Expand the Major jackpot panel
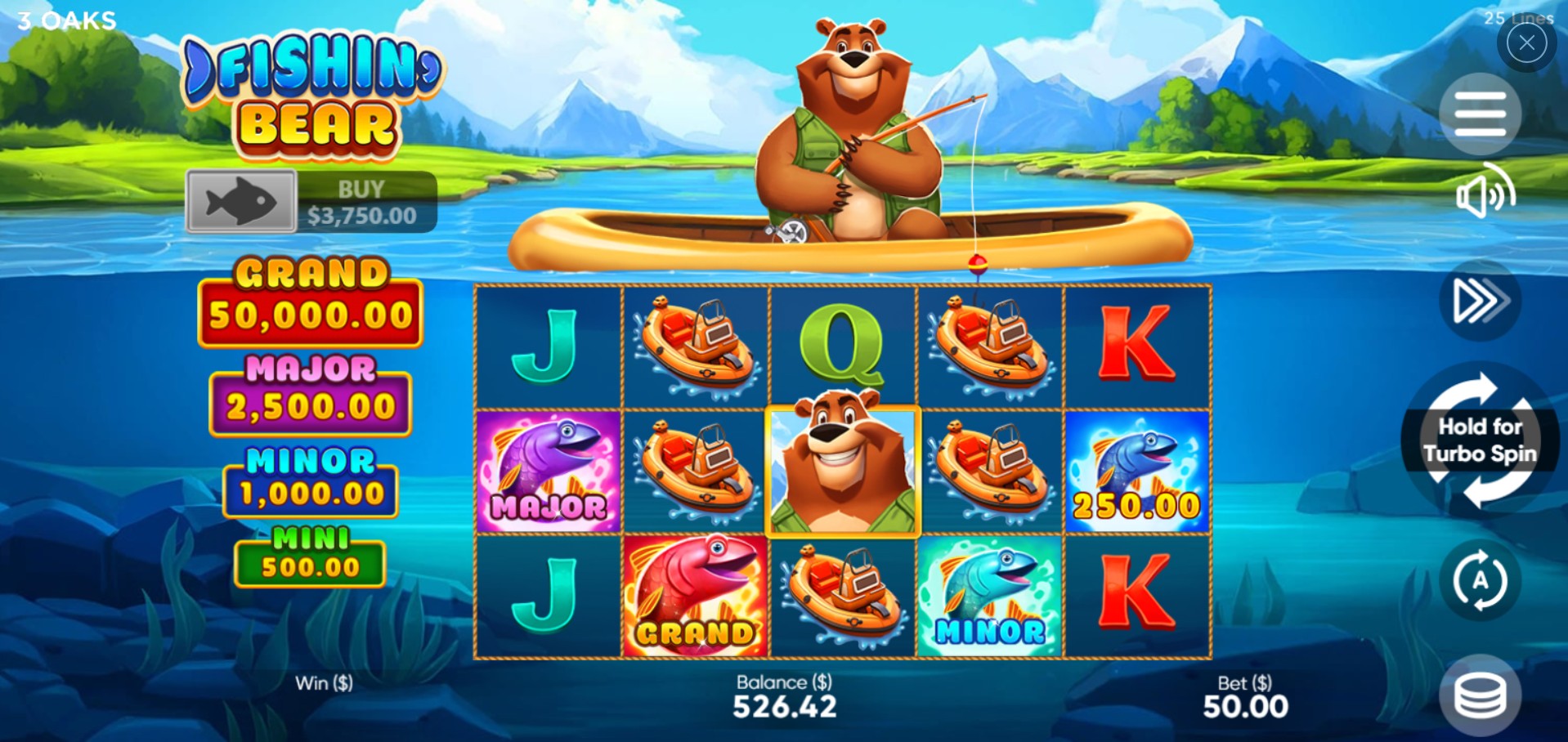The image size is (1568, 742). click(x=310, y=391)
